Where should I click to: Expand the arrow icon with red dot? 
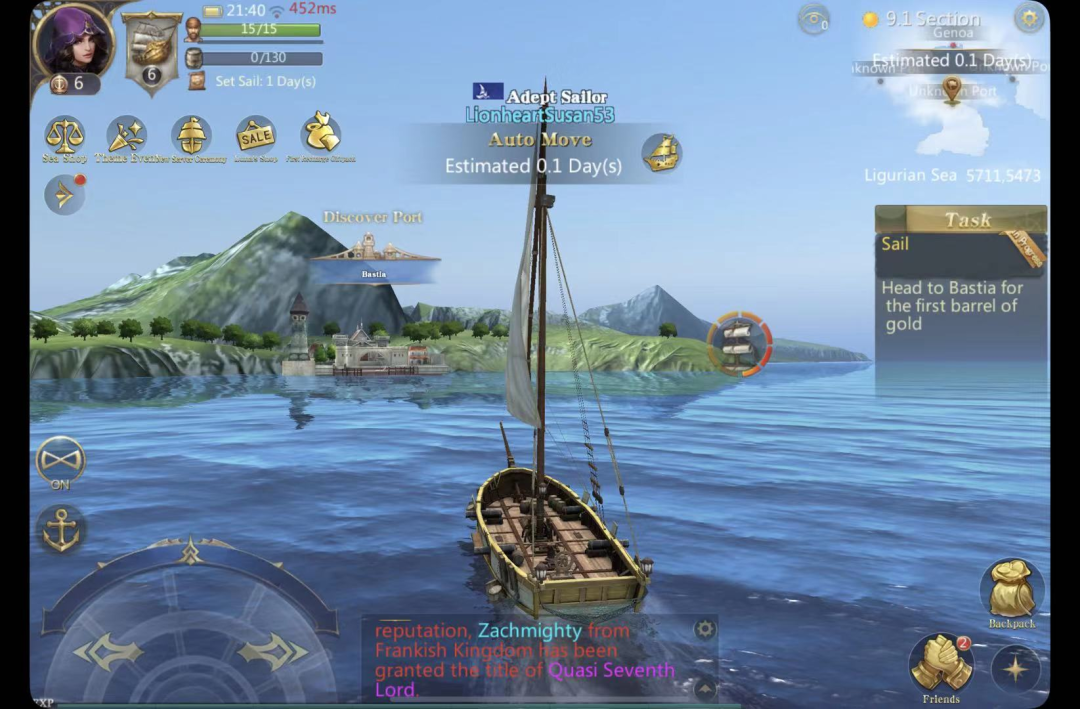[65, 195]
